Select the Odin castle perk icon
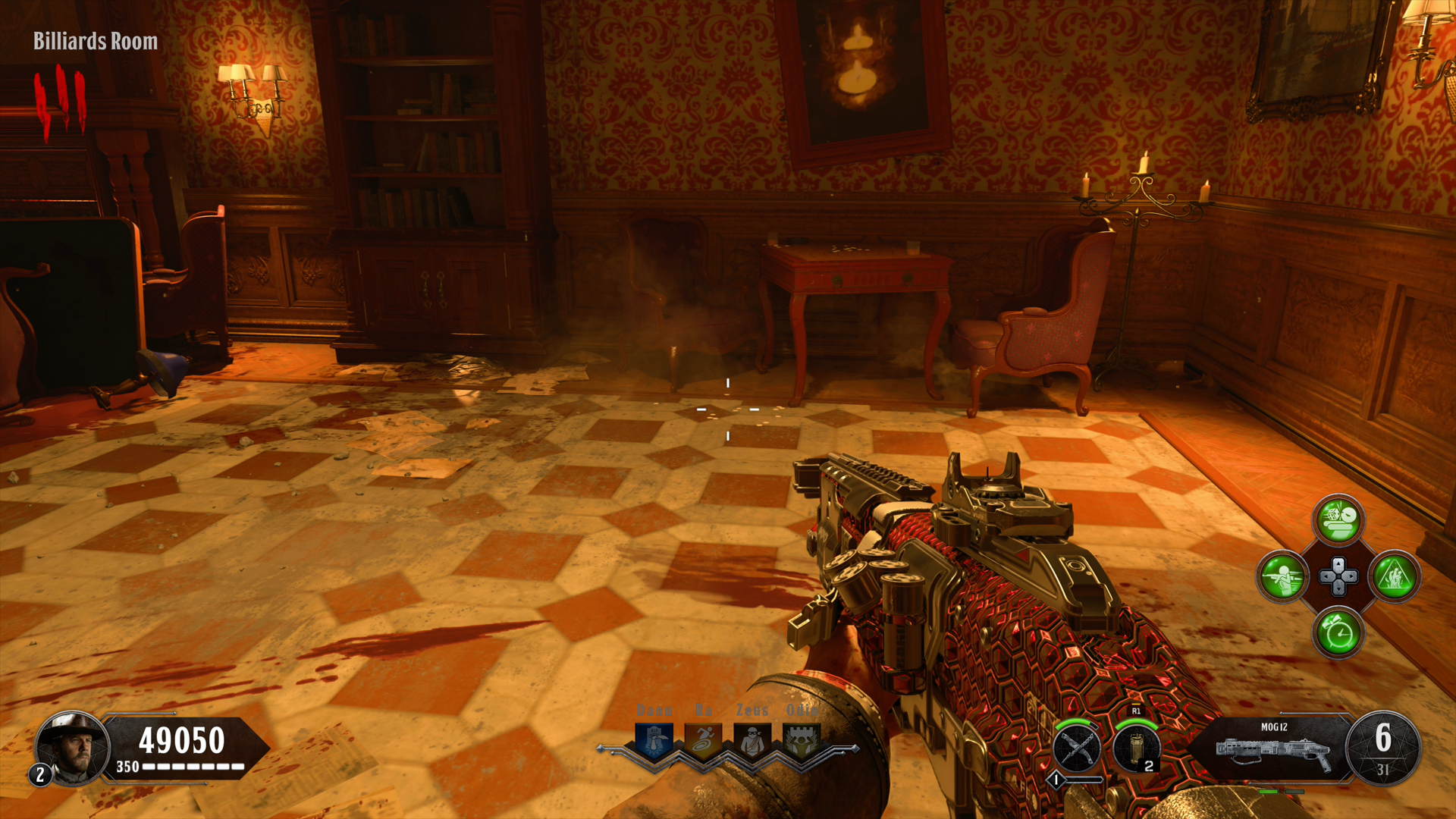The height and width of the screenshot is (819, 1456). 802,740
